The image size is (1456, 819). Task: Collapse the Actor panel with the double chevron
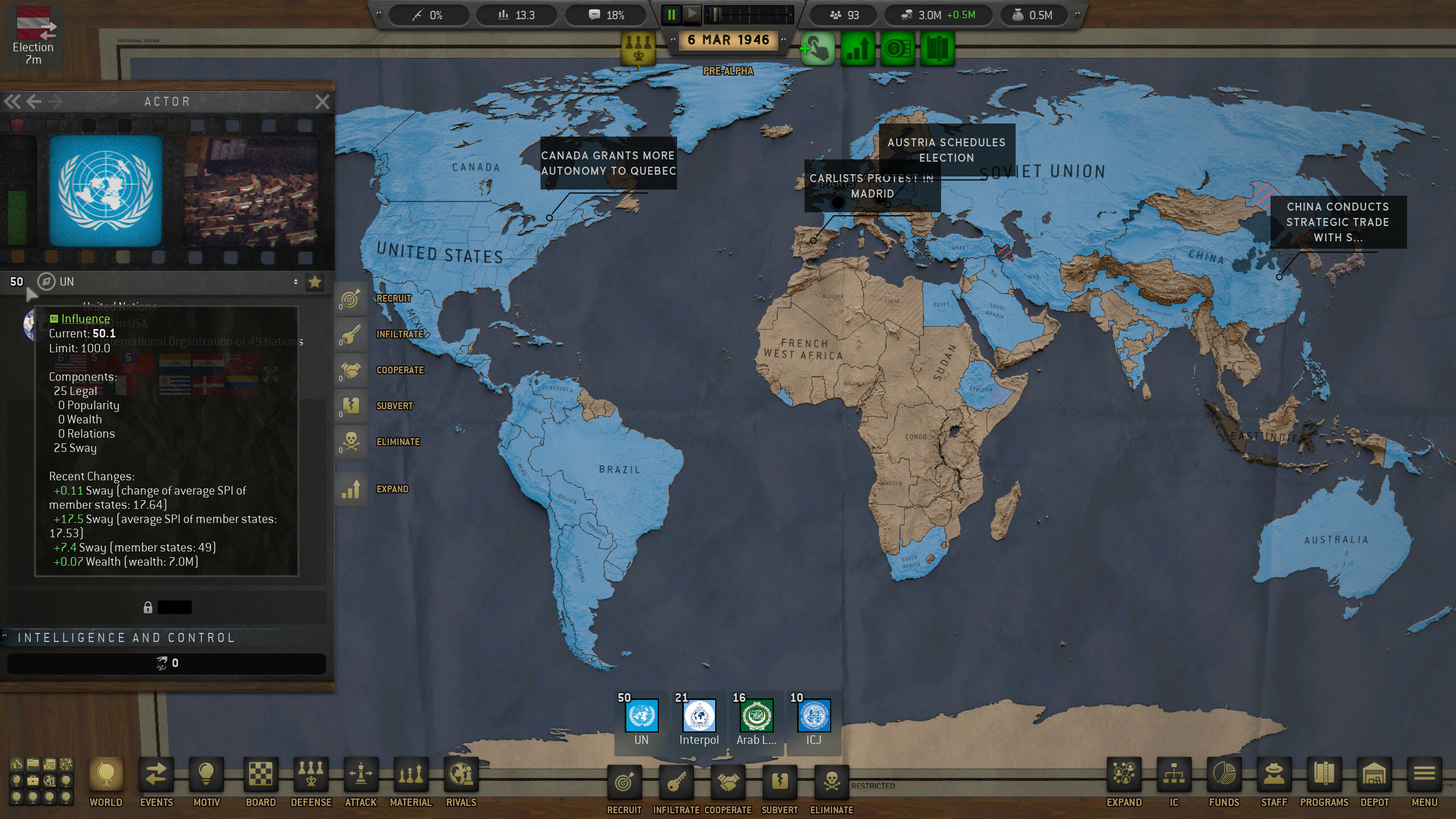click(12, 101)
